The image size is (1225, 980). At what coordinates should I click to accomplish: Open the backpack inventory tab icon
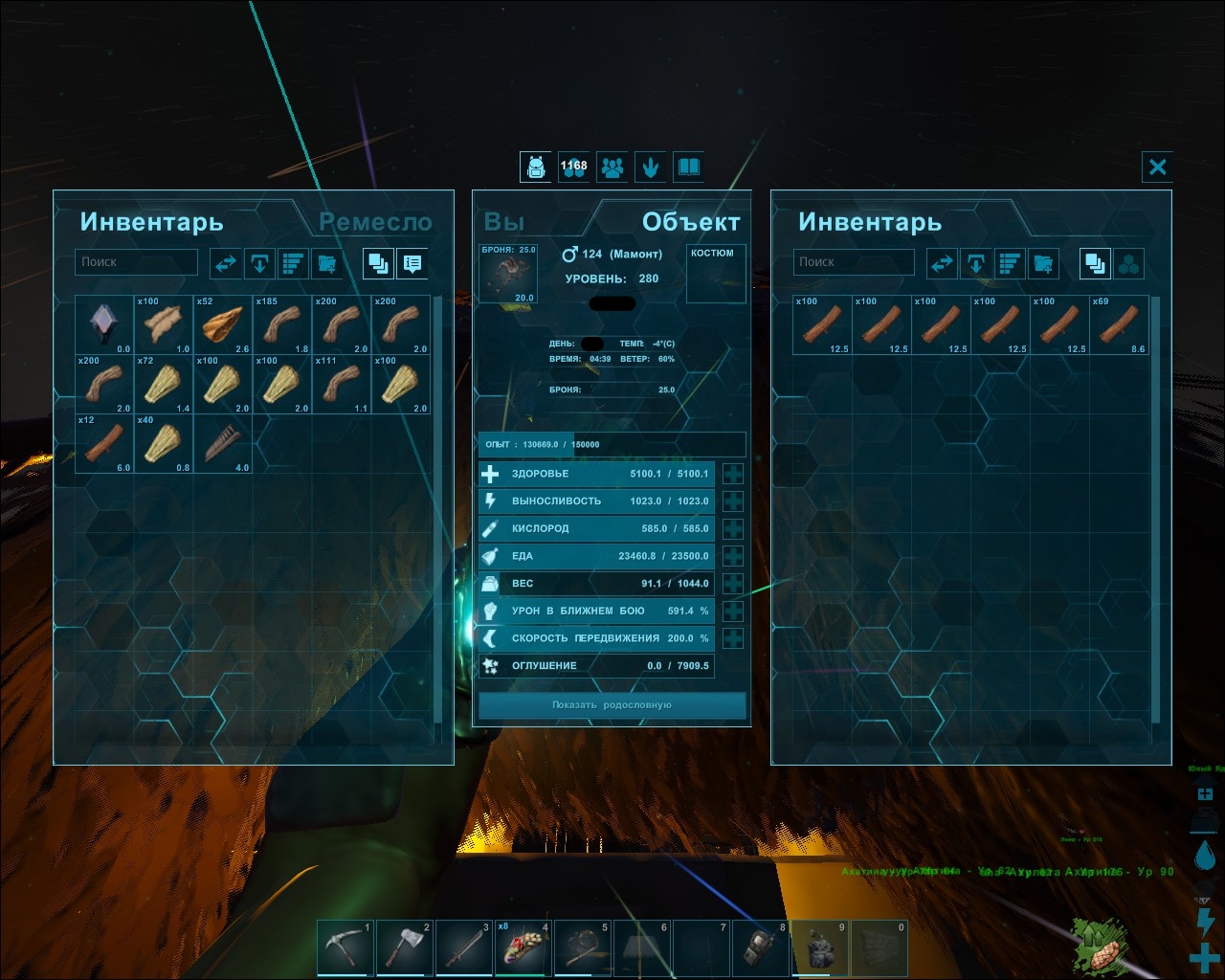coord(535,167)
